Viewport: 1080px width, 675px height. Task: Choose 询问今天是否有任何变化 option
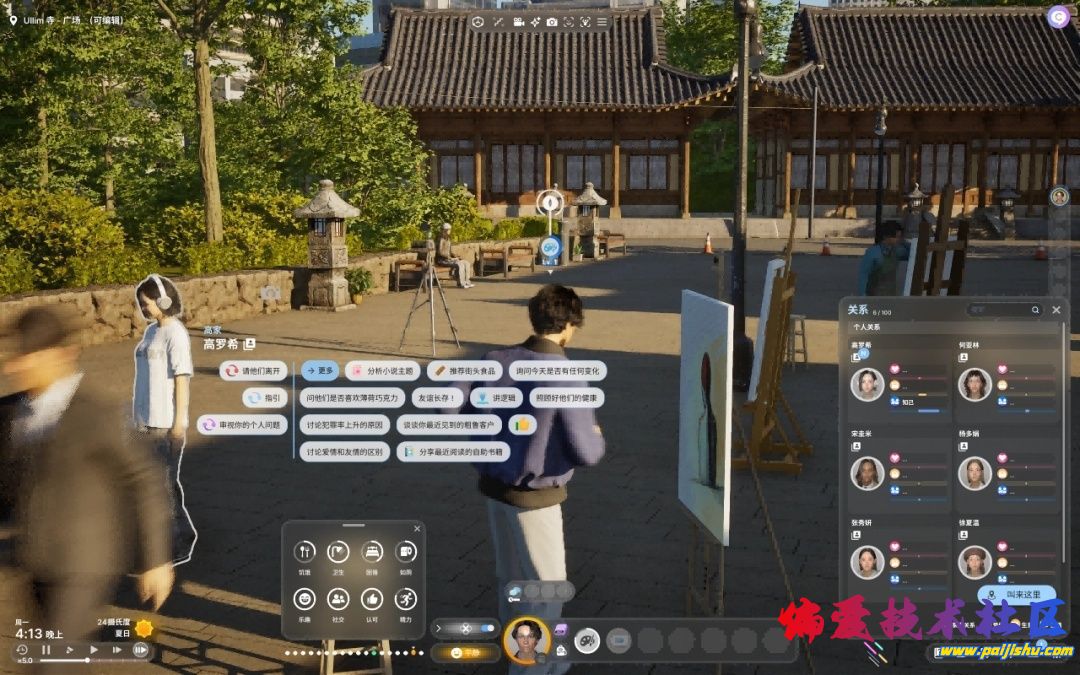tap(558, 371)
